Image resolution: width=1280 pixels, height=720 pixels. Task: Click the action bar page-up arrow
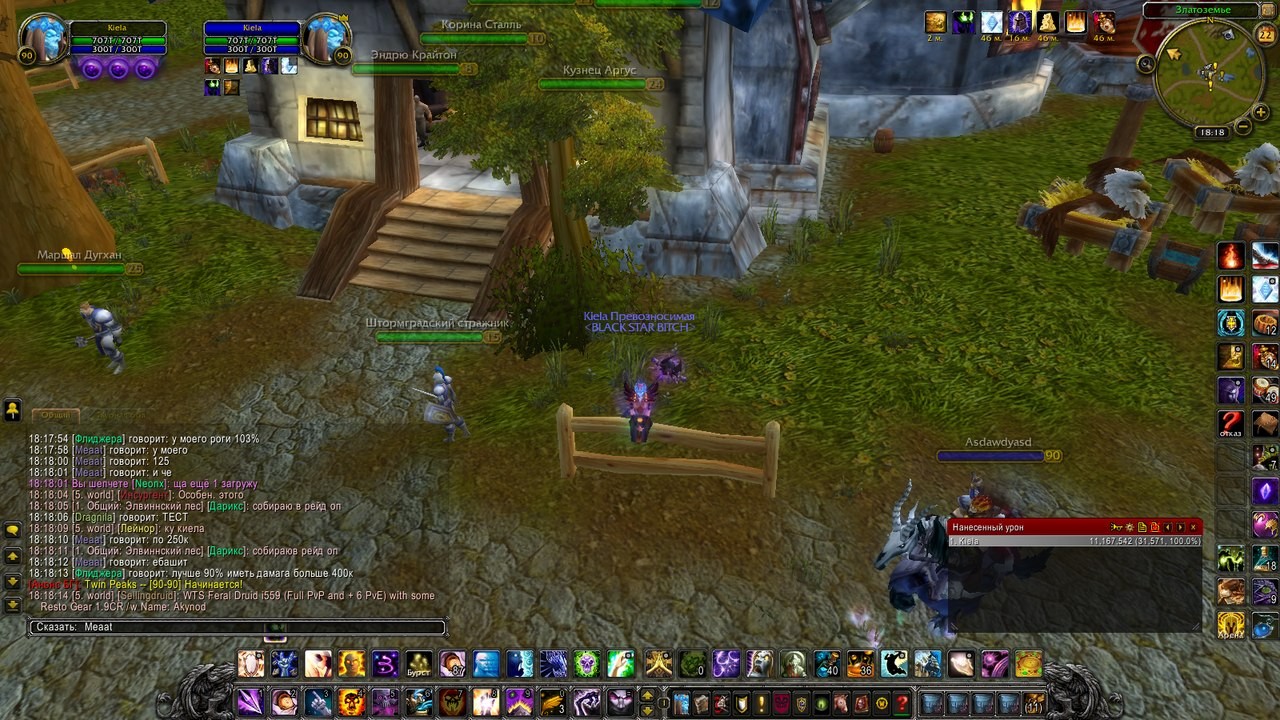(x=646, y=695)
